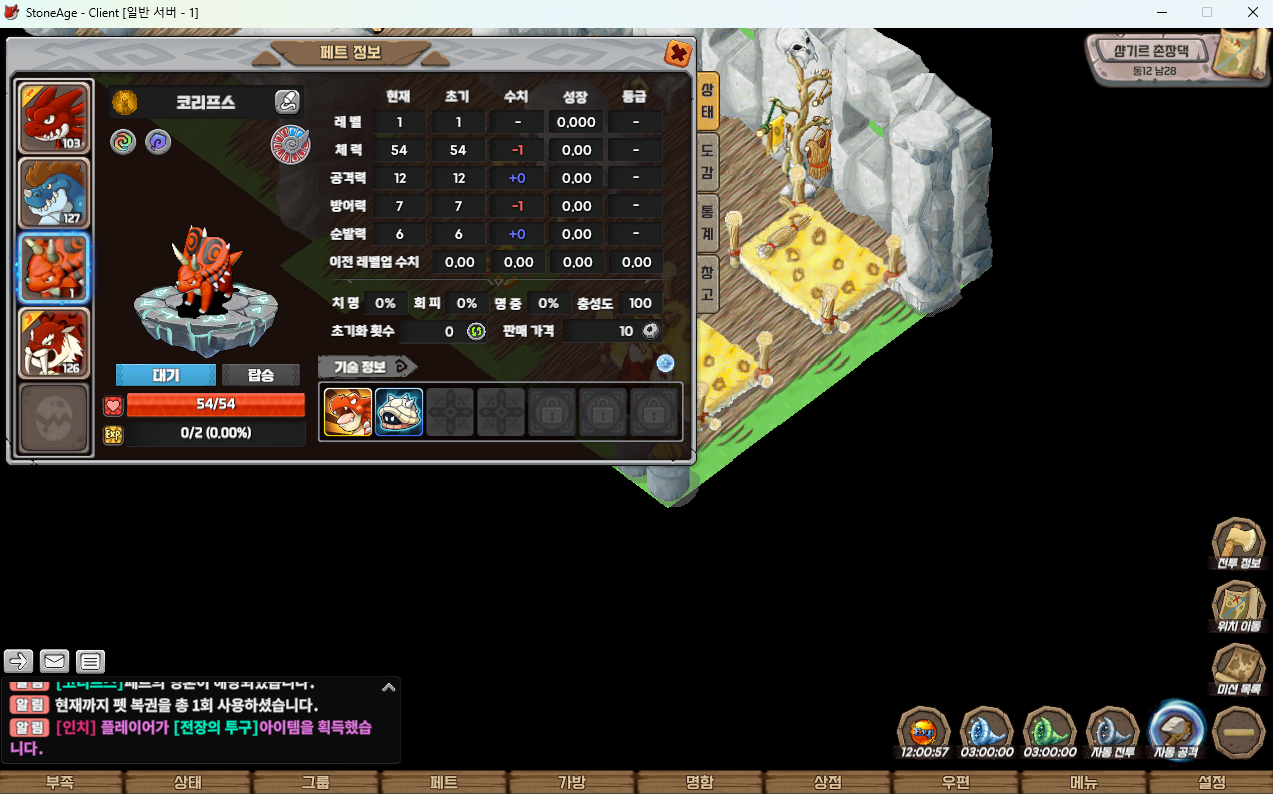Close the 페트 정보 pet info window
1273x794 pixels.
(677, 54)
